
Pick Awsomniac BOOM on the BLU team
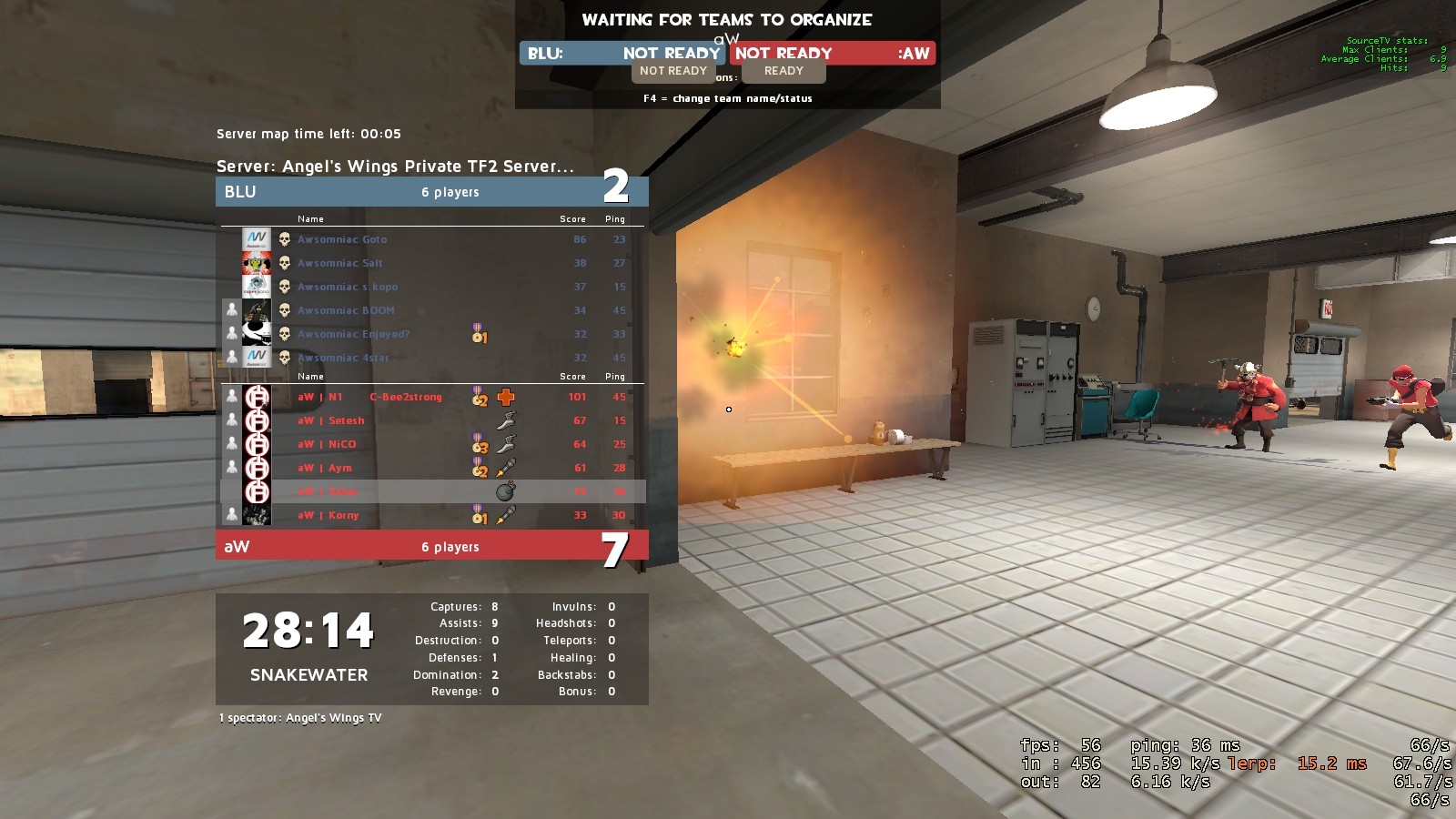coord(346,310)
